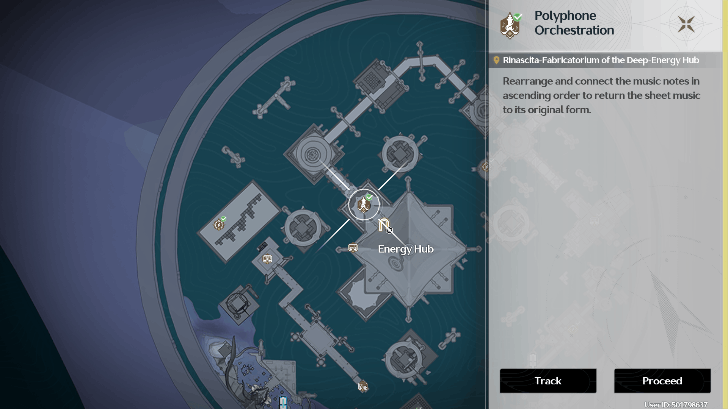
Task: Proceed to the Polyphone Orchestration location
Action: (662, 381)
